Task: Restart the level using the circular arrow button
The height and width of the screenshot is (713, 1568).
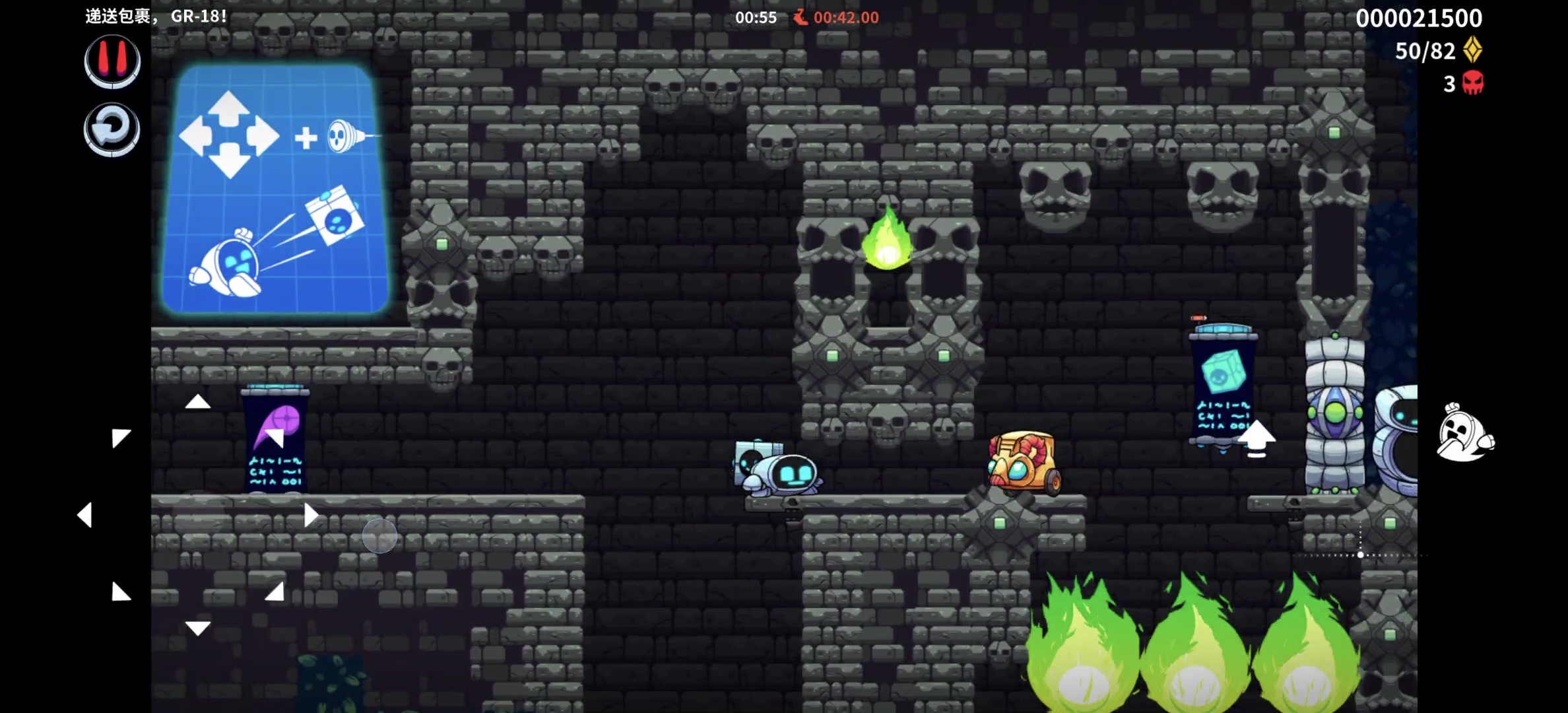Action: pos(112,129)
